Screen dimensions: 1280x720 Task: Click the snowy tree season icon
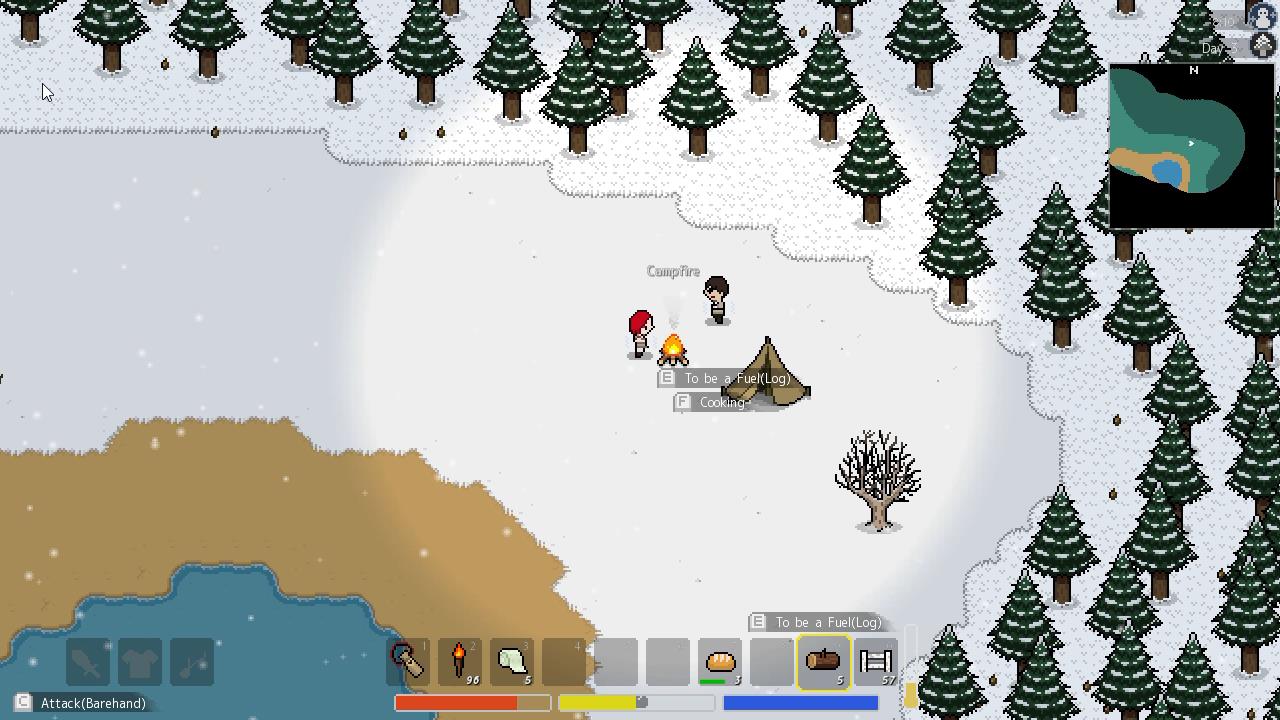(x=1263, y=46)
